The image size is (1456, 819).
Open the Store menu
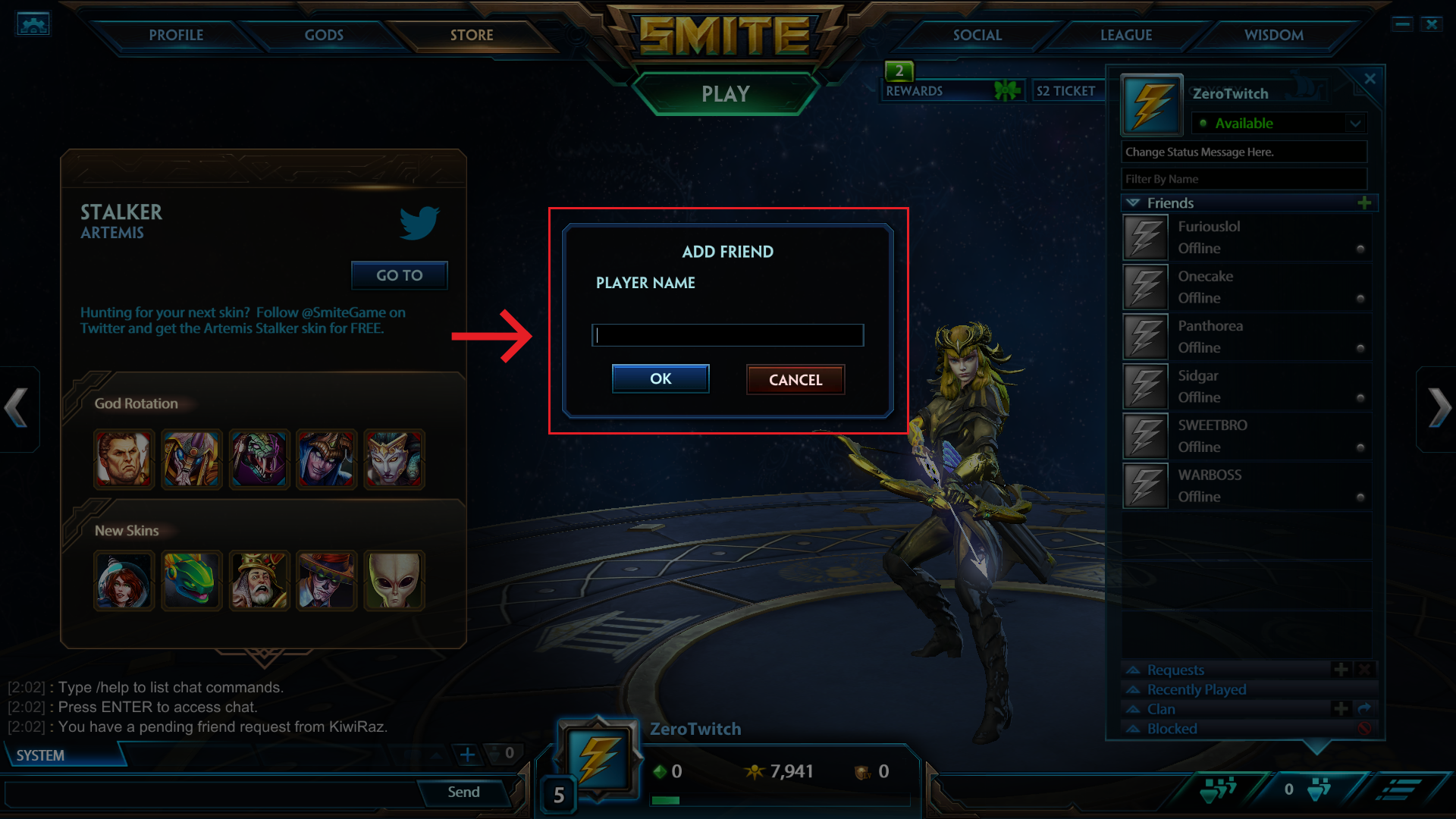point(471,35)
